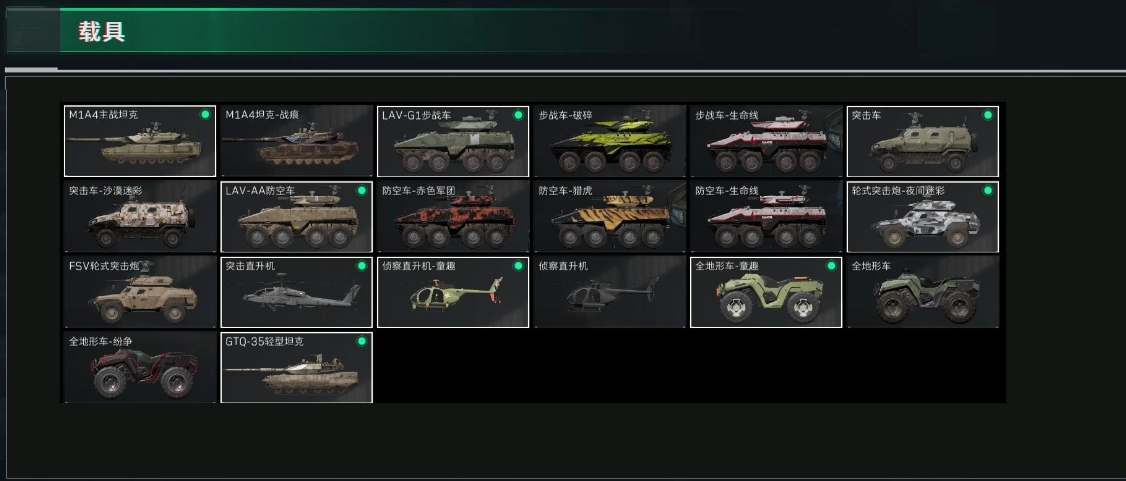Click the 全地形车-童趣 ATV skin
Image resolution: width=1126 pixels, height=481 pixels.
point(766,292)
